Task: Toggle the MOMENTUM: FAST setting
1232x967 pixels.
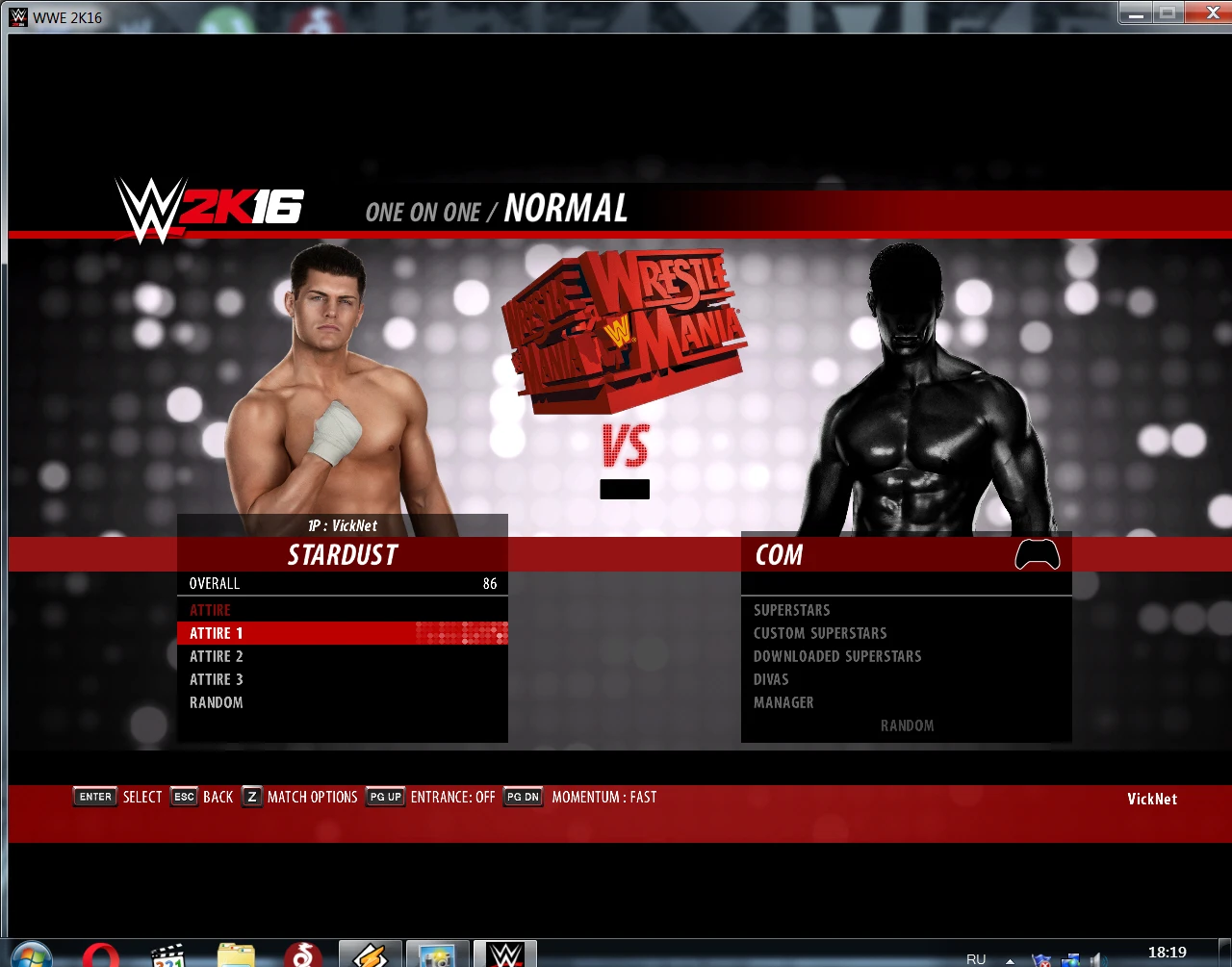Action: (604, 797)
